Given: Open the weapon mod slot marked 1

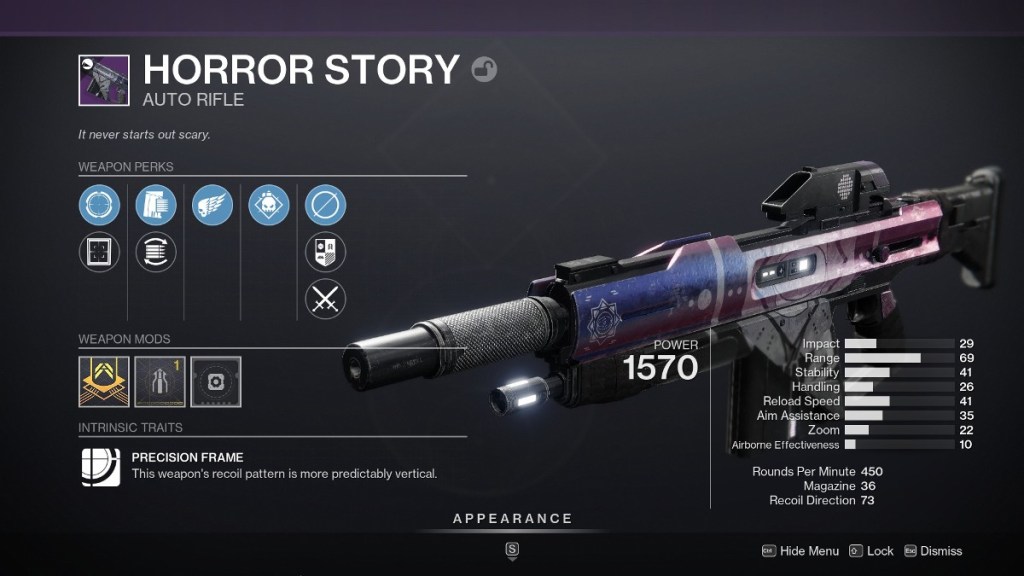Looking at the screenshot, I should tap(160, 382).
